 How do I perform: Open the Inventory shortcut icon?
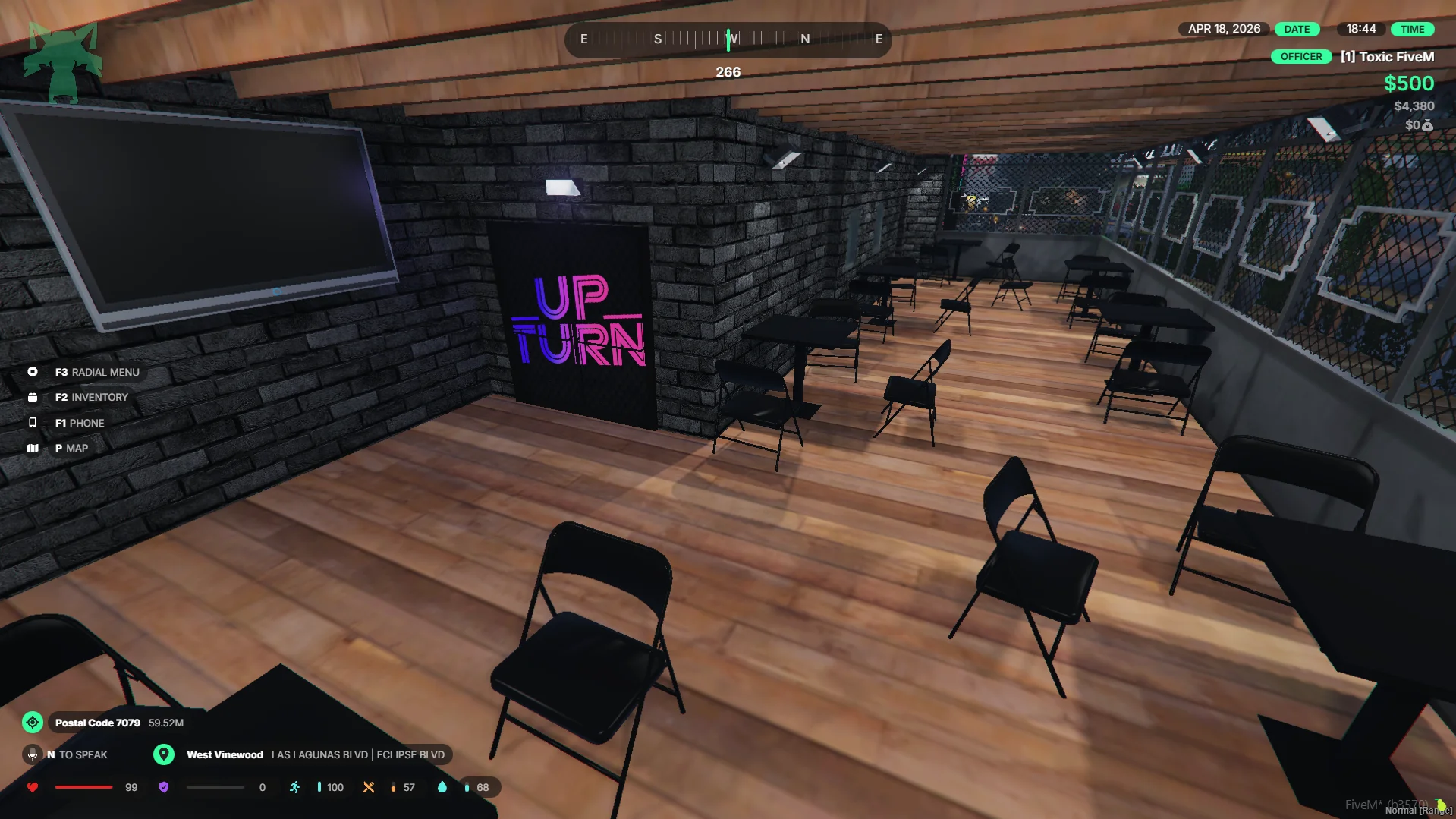click(x=33, y=397)
